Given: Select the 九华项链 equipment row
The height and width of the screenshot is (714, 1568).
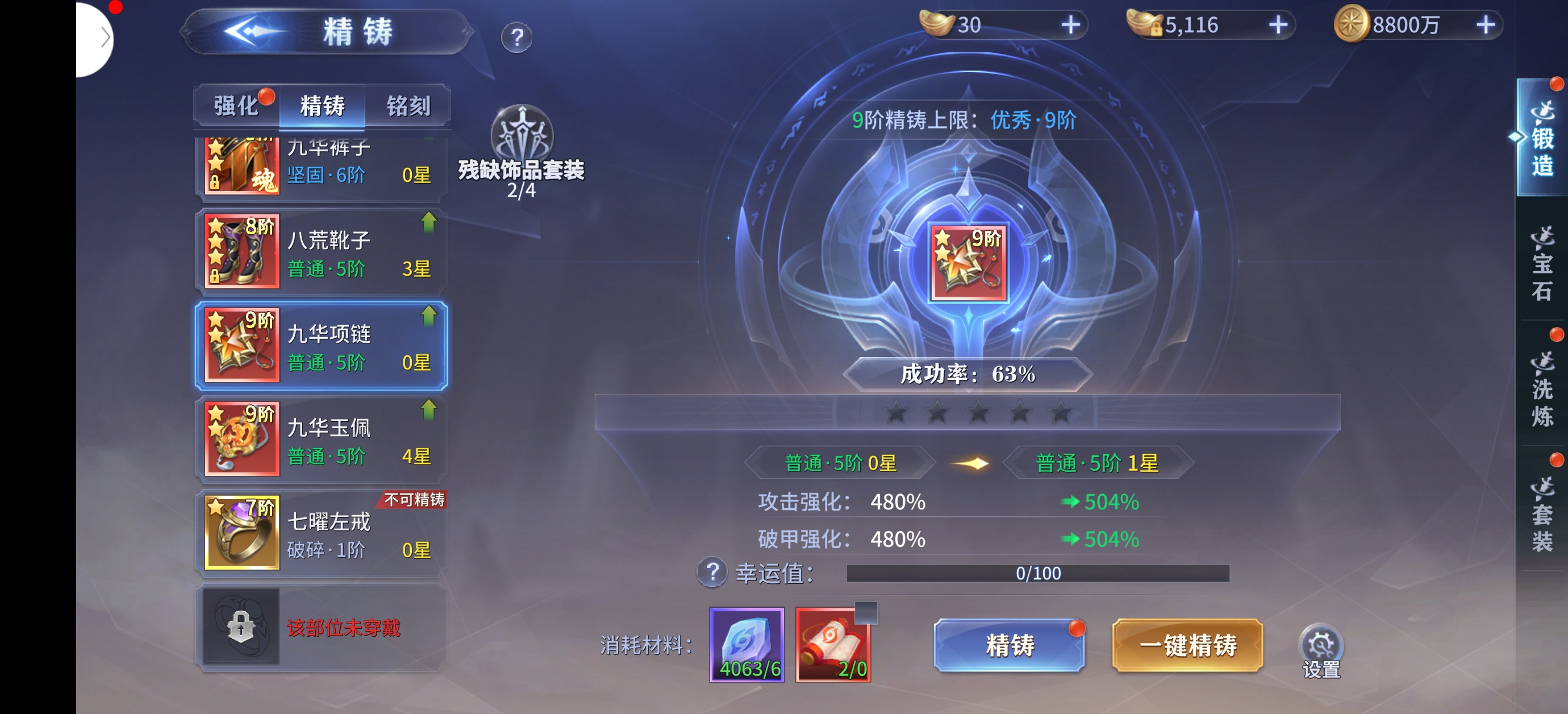Looking at the screenshot, I should pos(321,346).
